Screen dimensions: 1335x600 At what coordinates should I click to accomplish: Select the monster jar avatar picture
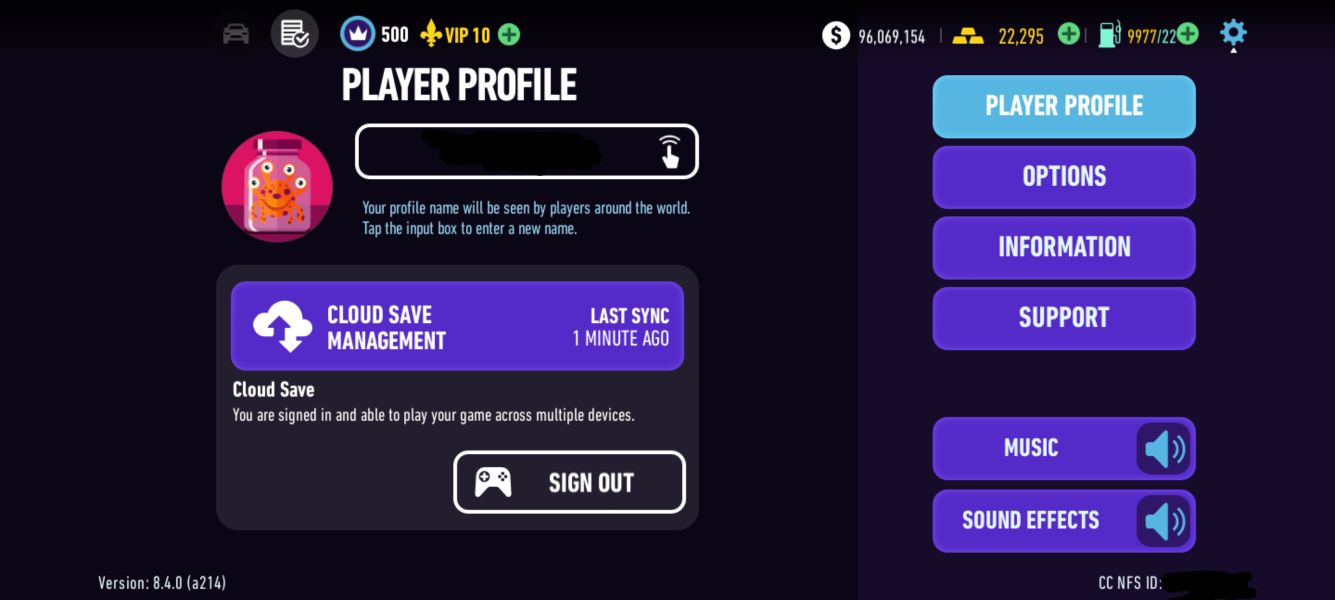coord(277,186)
